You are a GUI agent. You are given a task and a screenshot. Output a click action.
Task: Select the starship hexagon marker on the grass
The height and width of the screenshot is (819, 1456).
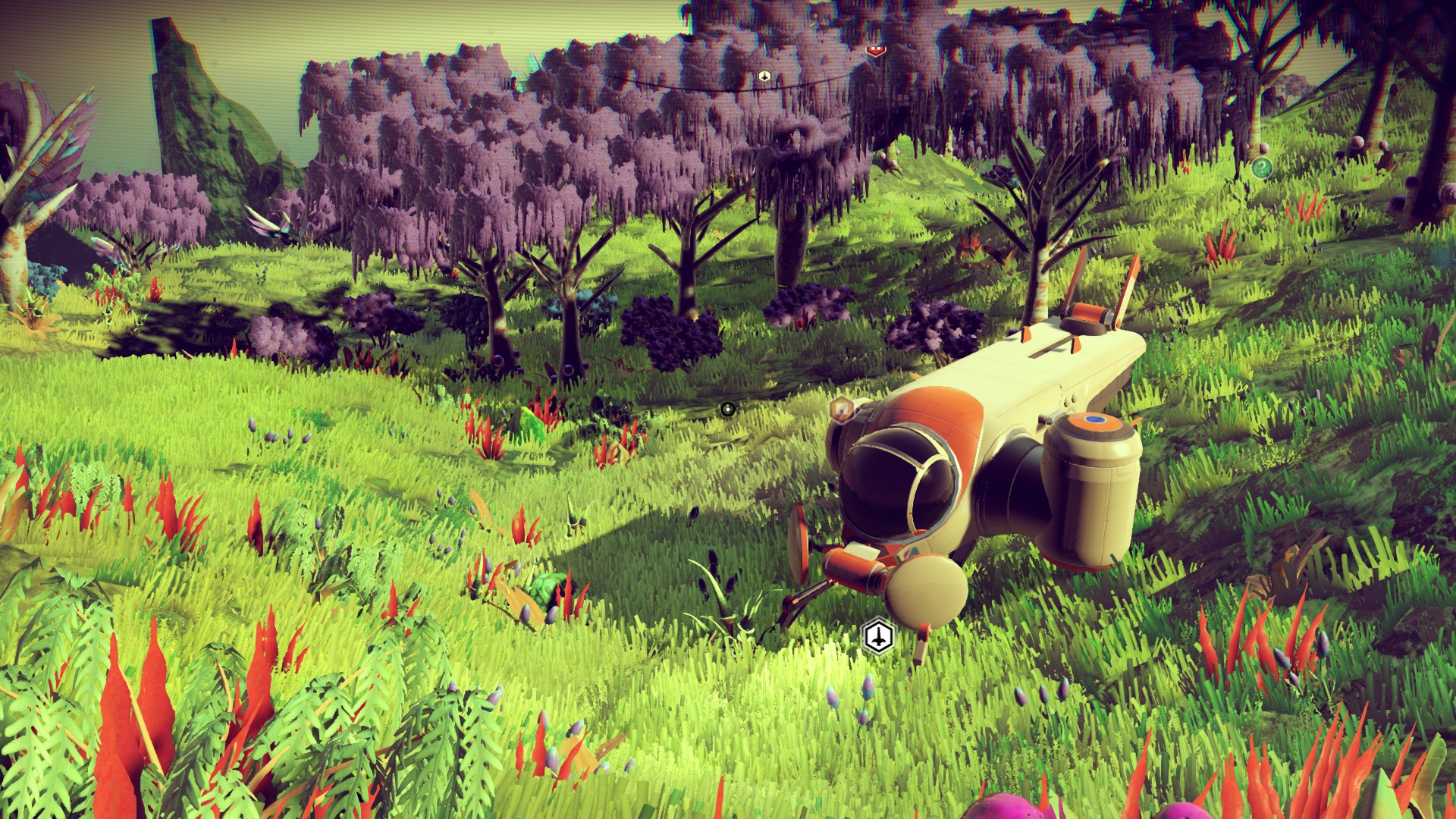[878, 635]
